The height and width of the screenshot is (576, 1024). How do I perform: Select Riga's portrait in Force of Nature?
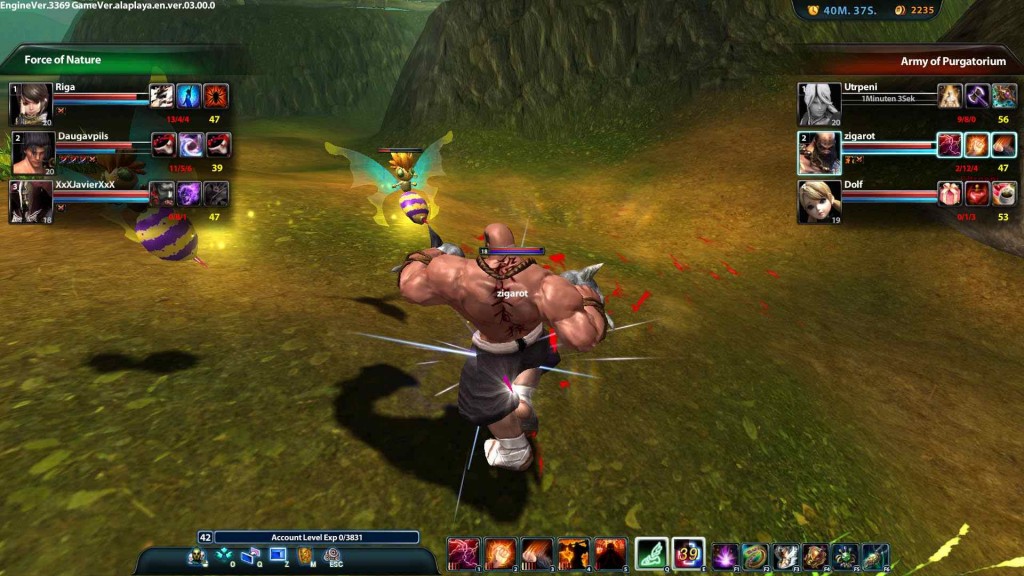(31, 103)
